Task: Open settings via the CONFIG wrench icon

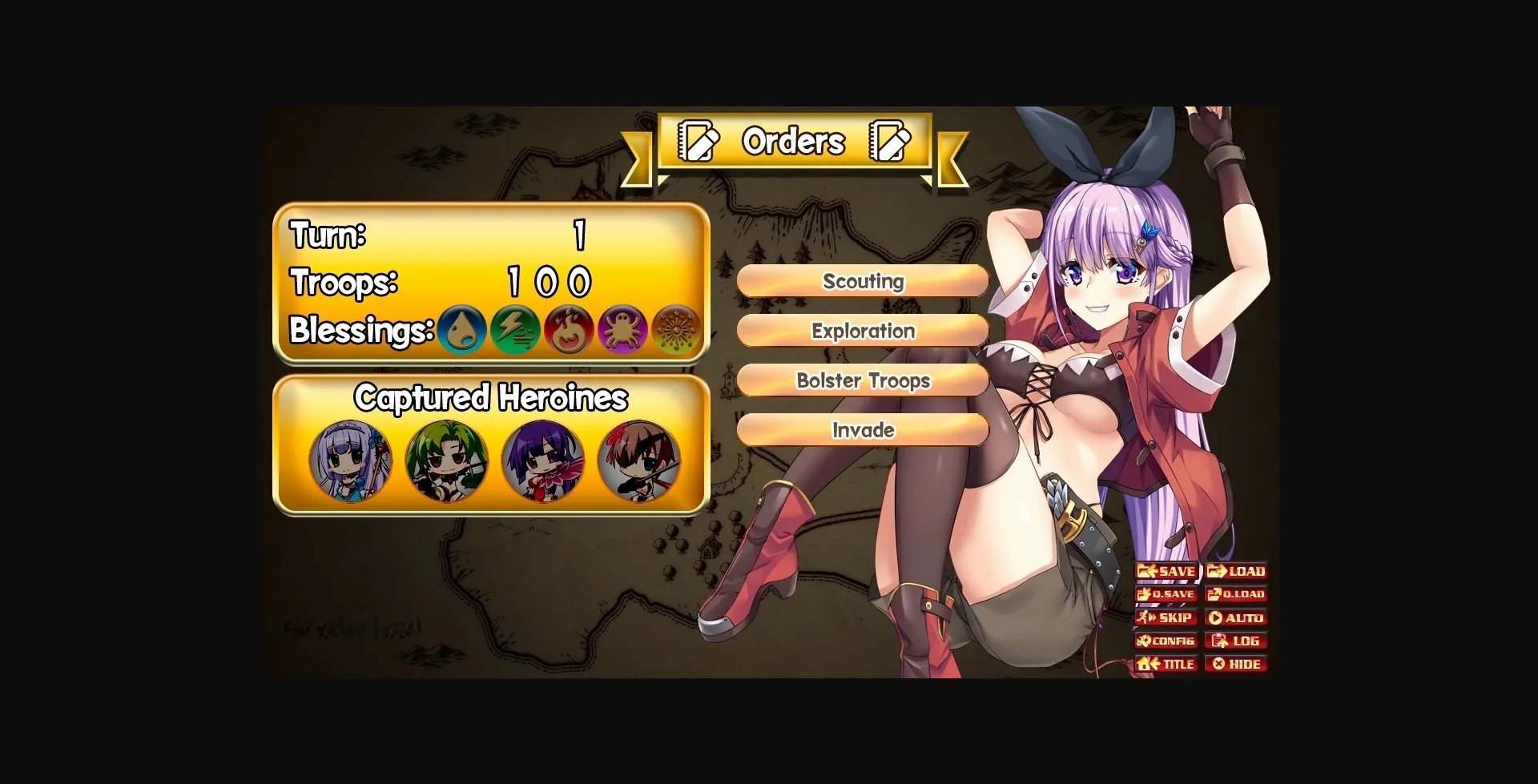Action: click(x=1166, y=640)
